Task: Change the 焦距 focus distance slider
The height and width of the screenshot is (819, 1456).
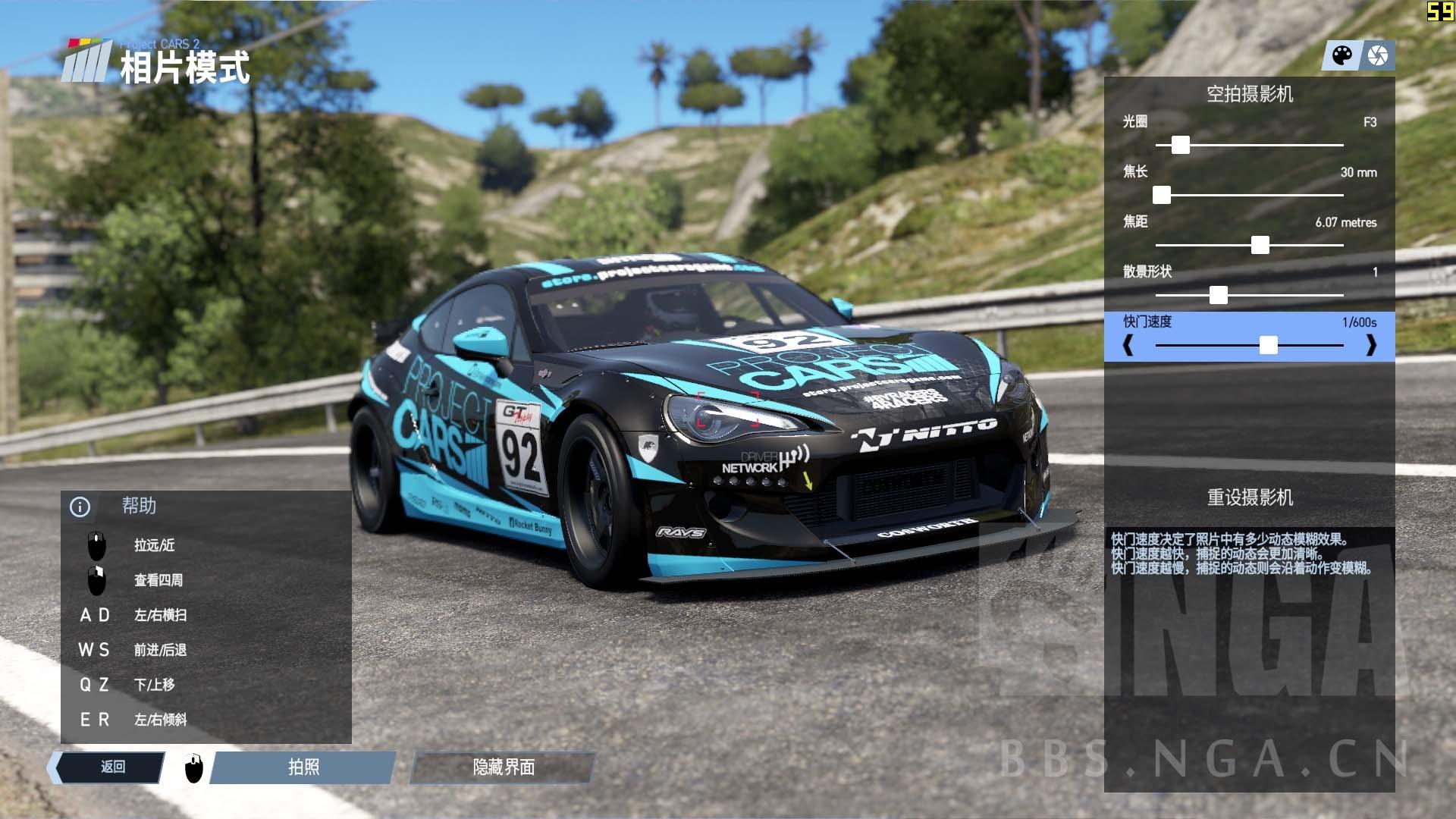Action: click(1260, 245)
